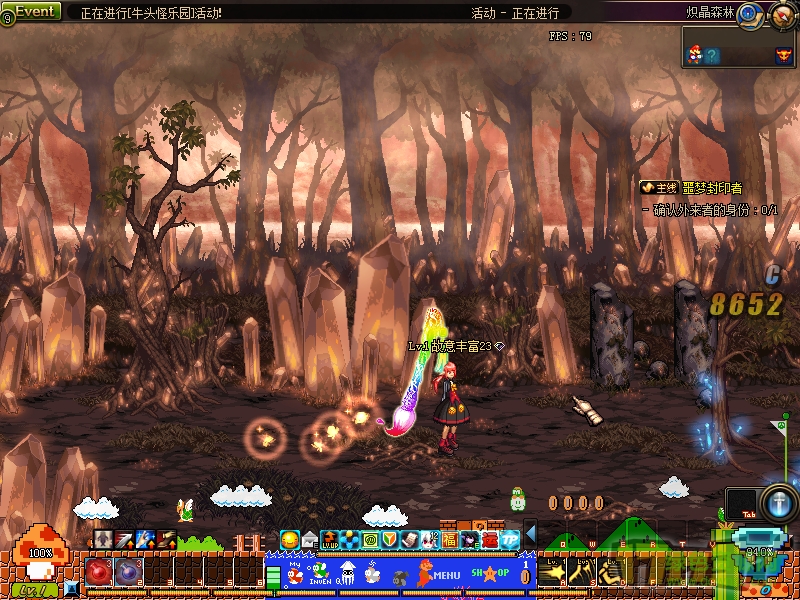800x600 pixels.
Task: Click the compass icon
Action: click(781, 16)
